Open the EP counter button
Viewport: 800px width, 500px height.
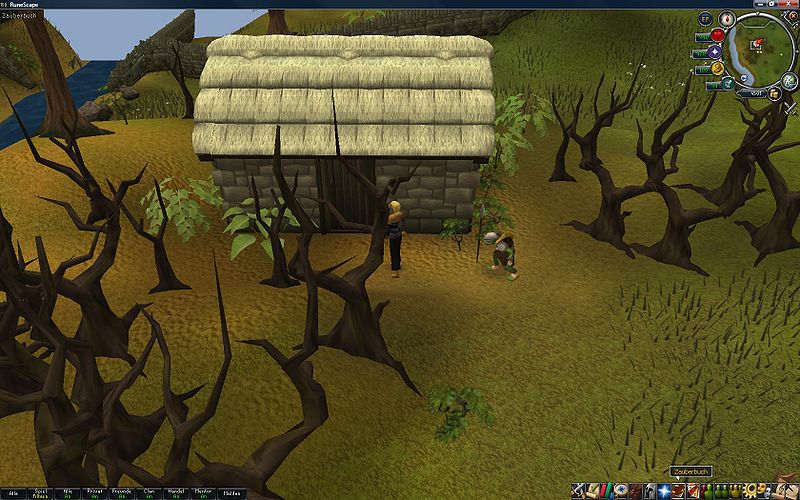(705, 19)
